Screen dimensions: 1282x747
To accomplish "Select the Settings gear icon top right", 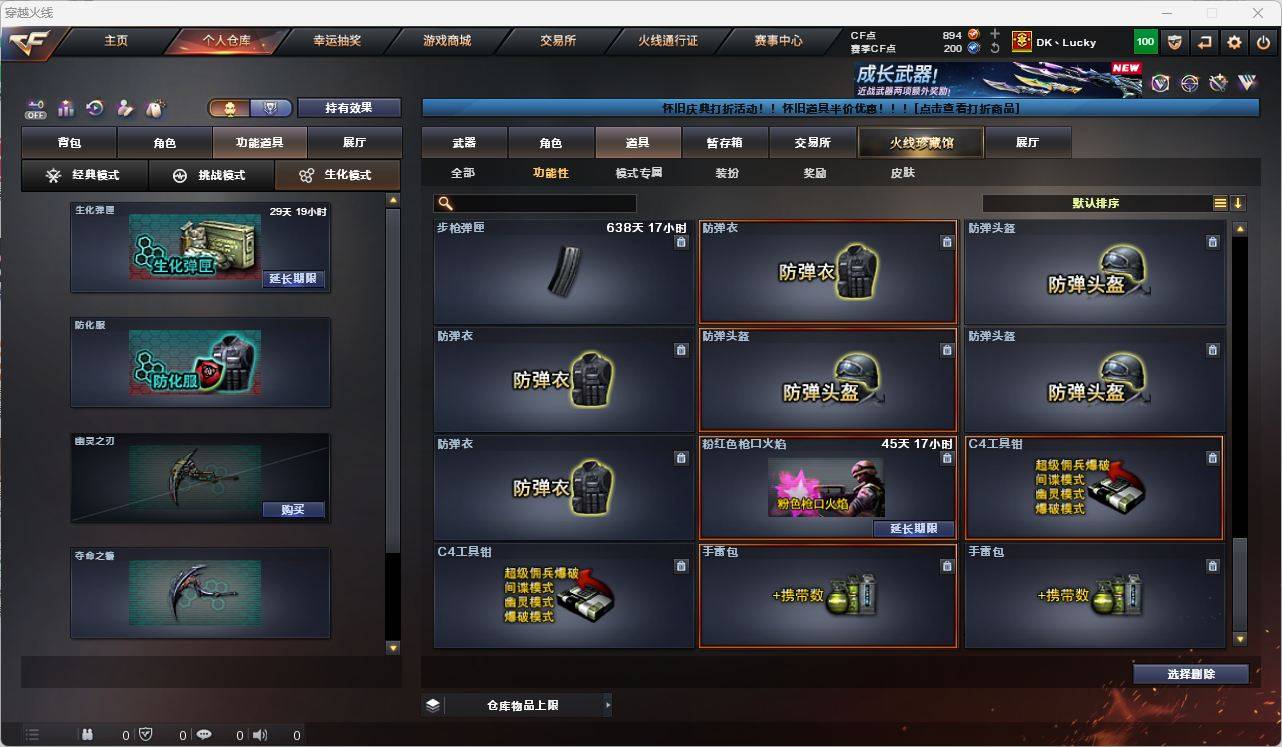I will pyautogui.click(x=1233, y=41).
